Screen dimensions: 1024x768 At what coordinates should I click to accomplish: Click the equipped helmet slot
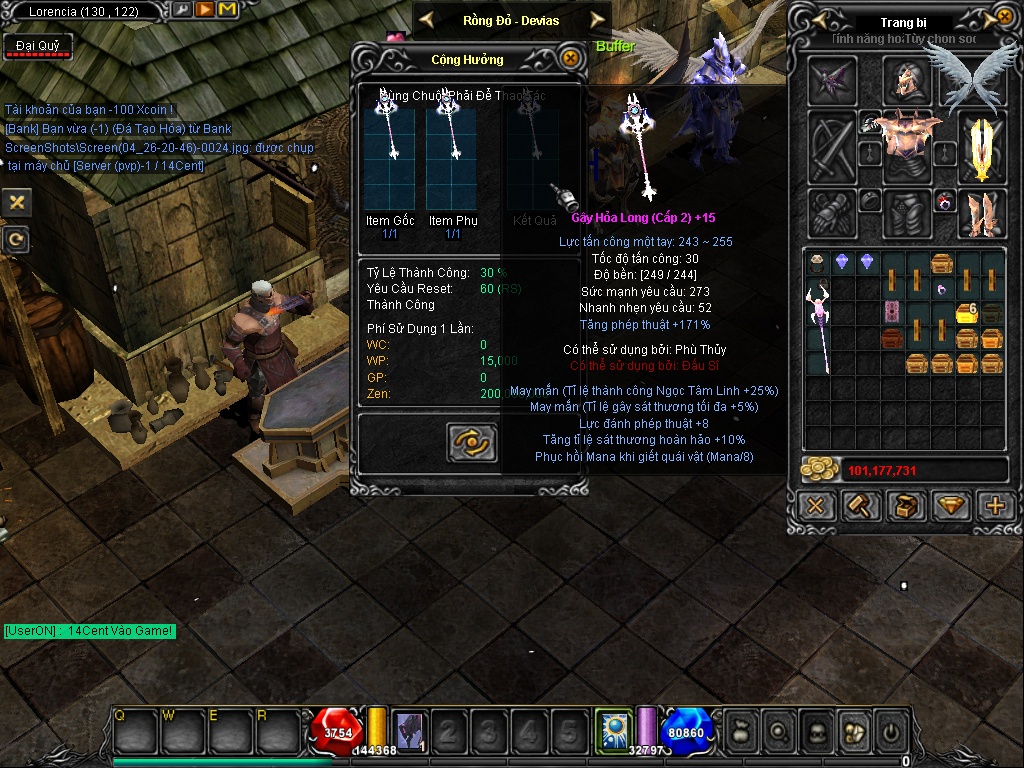point(906,80)
